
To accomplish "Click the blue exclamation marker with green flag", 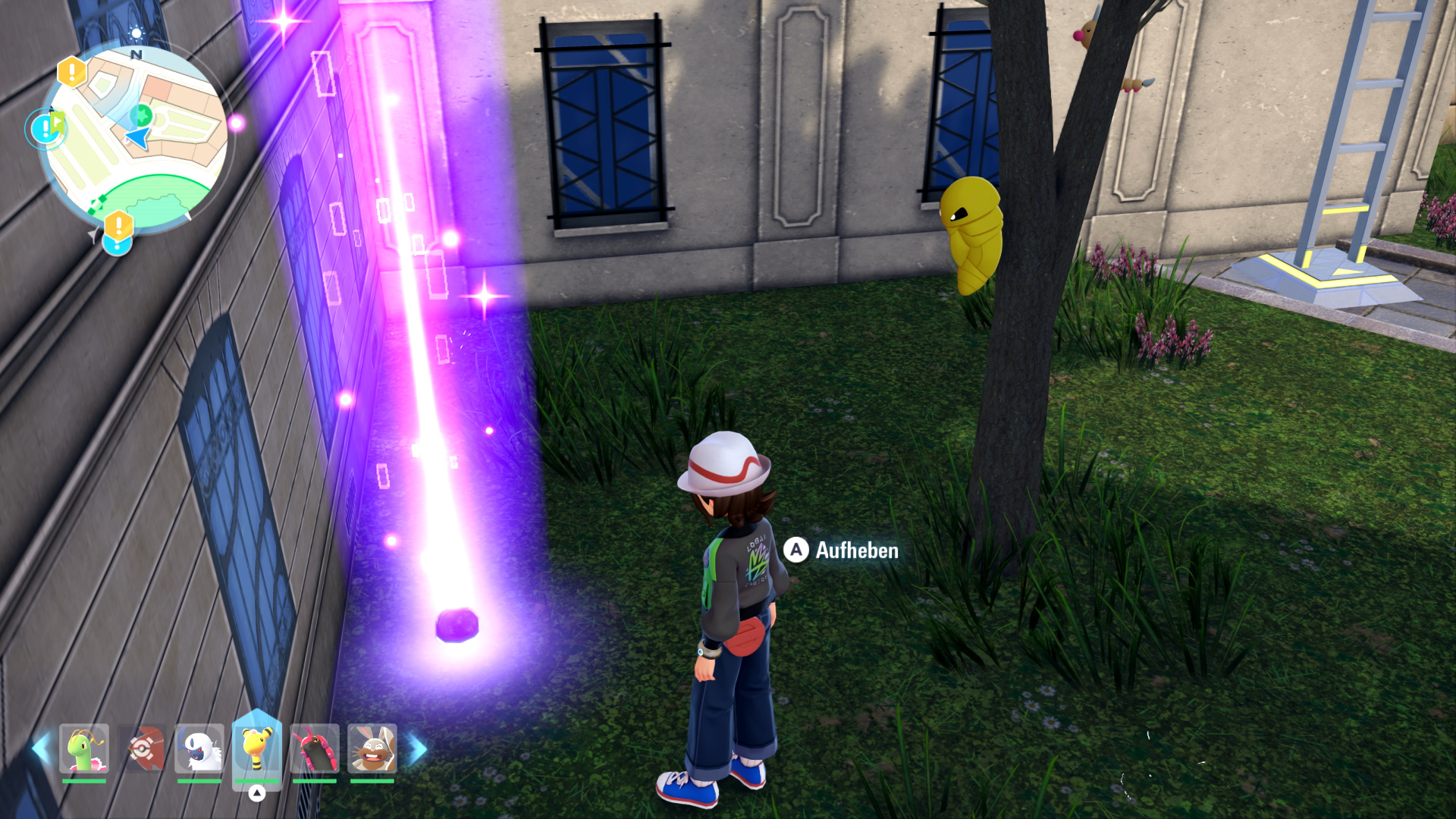I will [x=45, y=127].
